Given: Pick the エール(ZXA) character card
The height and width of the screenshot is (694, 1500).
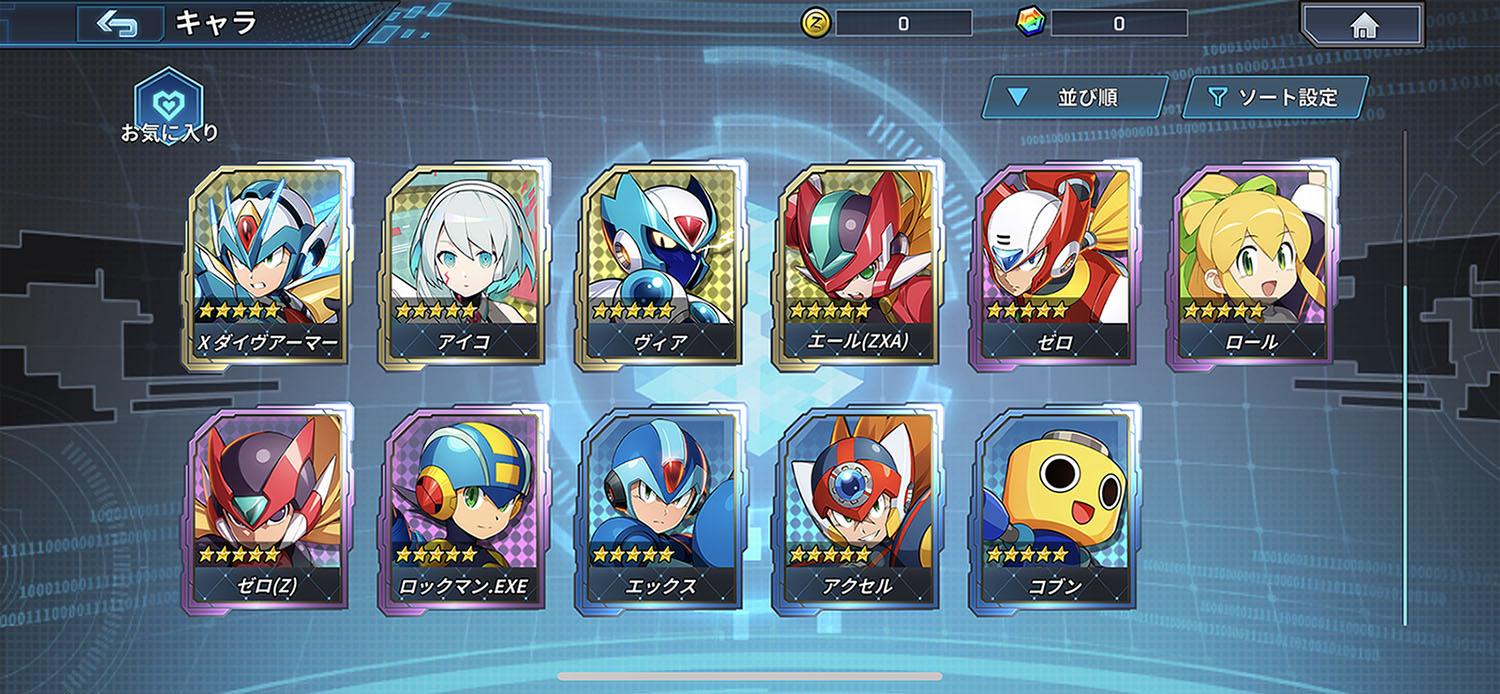Looking at the screenshot, I should [857, 265].
